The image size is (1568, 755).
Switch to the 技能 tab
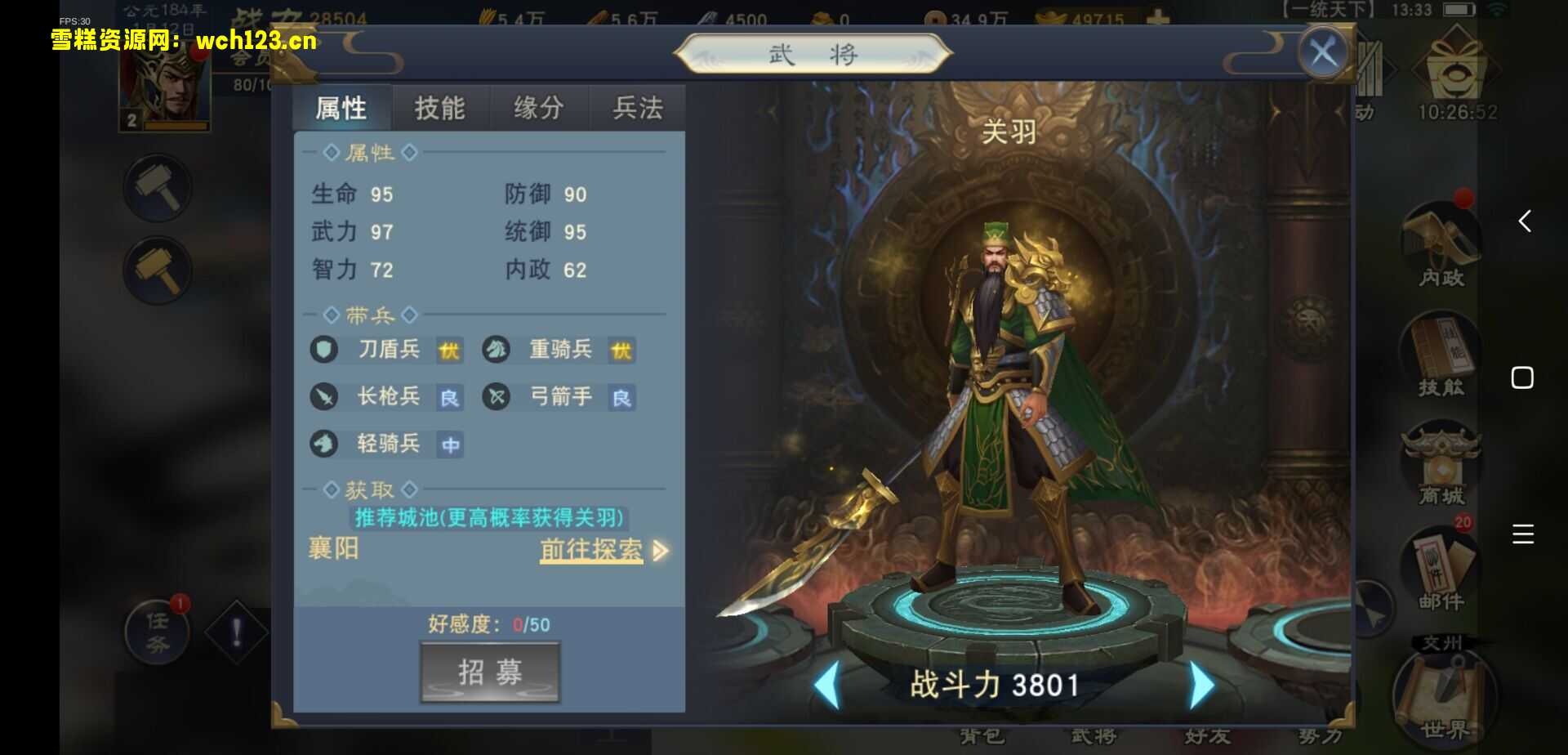[440, 107]
